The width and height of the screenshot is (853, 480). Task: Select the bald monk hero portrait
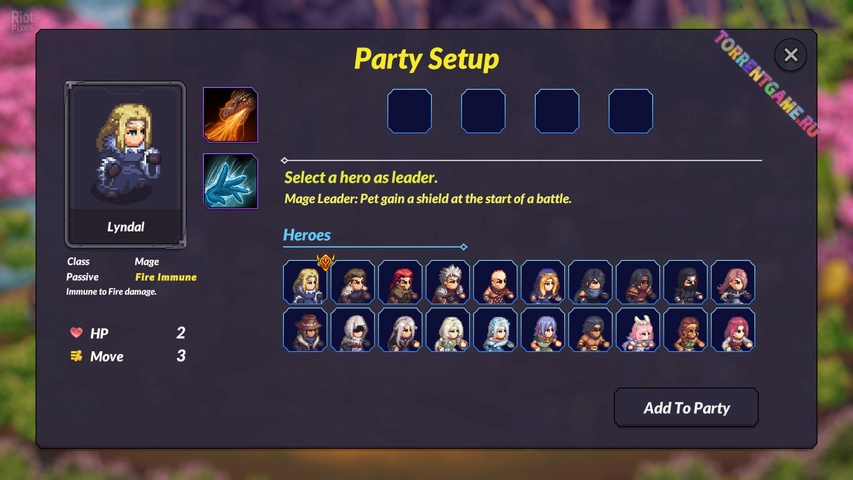pos(495,282)
